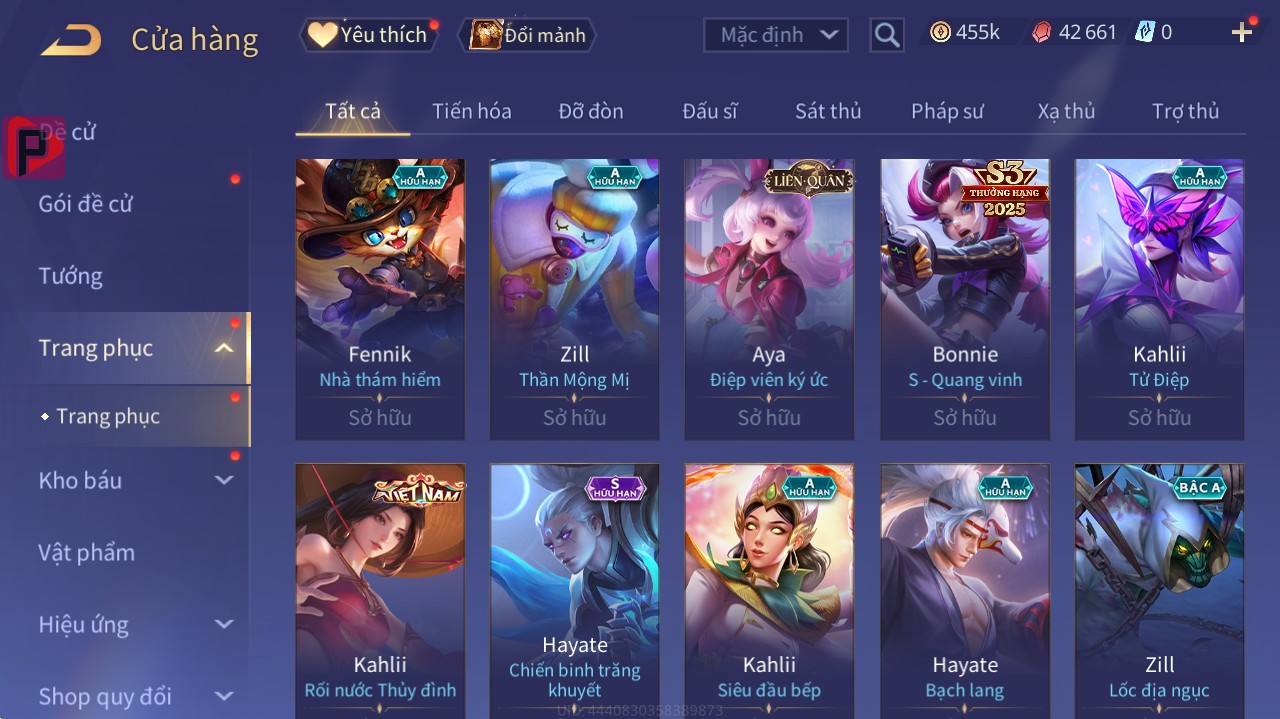Select the Bonnie S - Quang vinh card
Image resolution: width=1280 pixels, height=719 pixels.
tap(965, 298)
